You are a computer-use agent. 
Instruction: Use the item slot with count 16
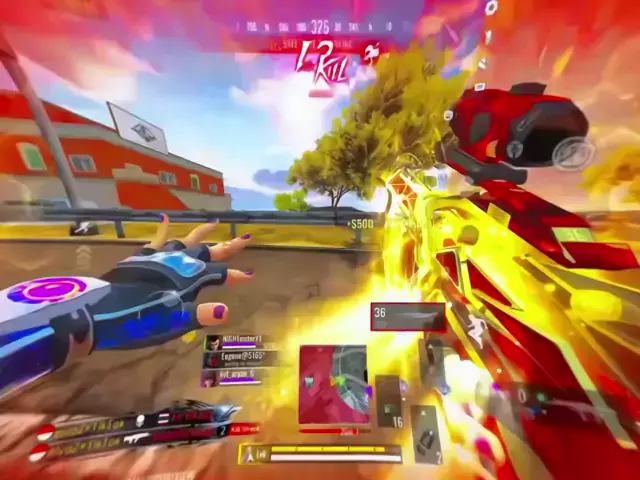388,402
